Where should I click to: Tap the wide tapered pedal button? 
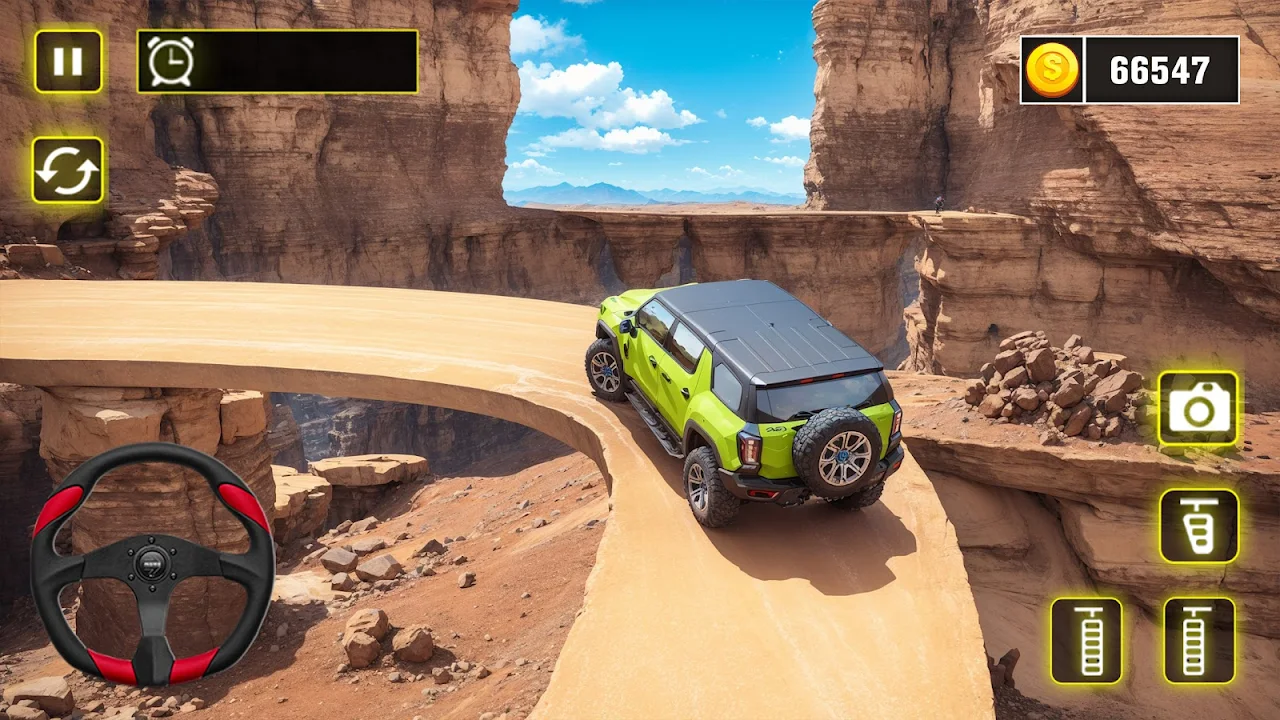1199,526
